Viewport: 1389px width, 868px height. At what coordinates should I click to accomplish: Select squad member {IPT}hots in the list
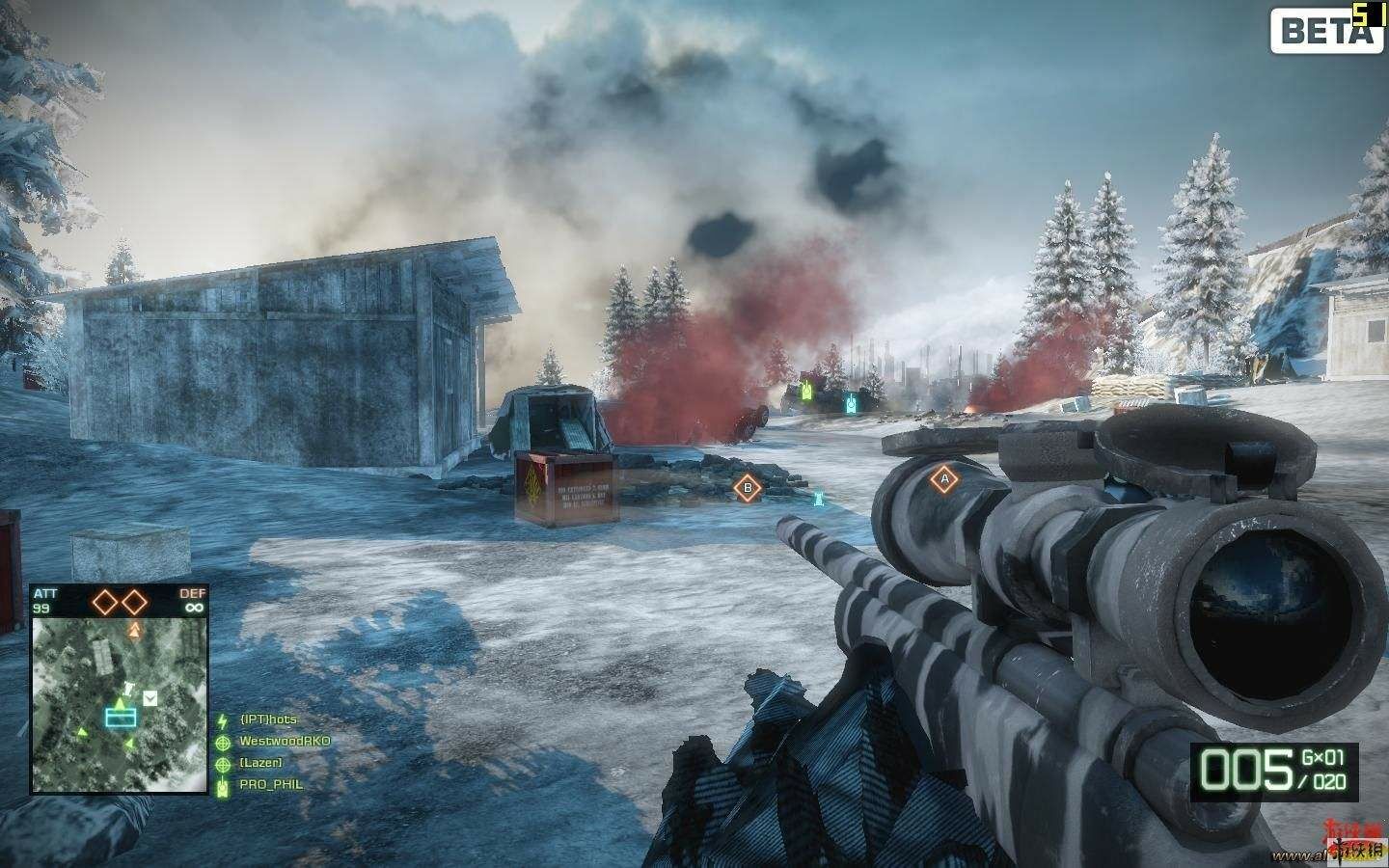click(x=269, y=720)
